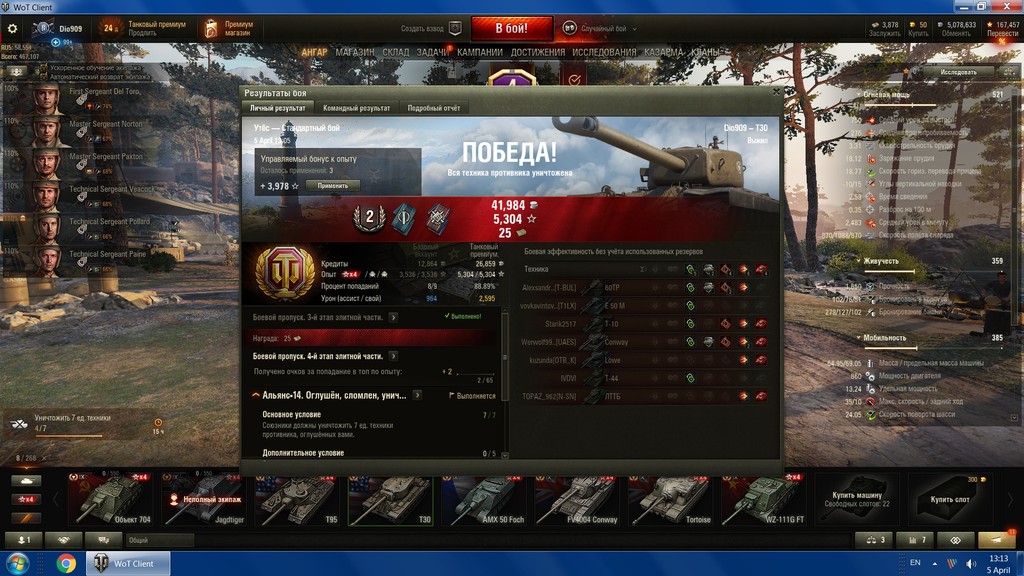
Task: Go to the КАЗАРМА barracks
Action: pyautogui.click(x=663, y=52)
